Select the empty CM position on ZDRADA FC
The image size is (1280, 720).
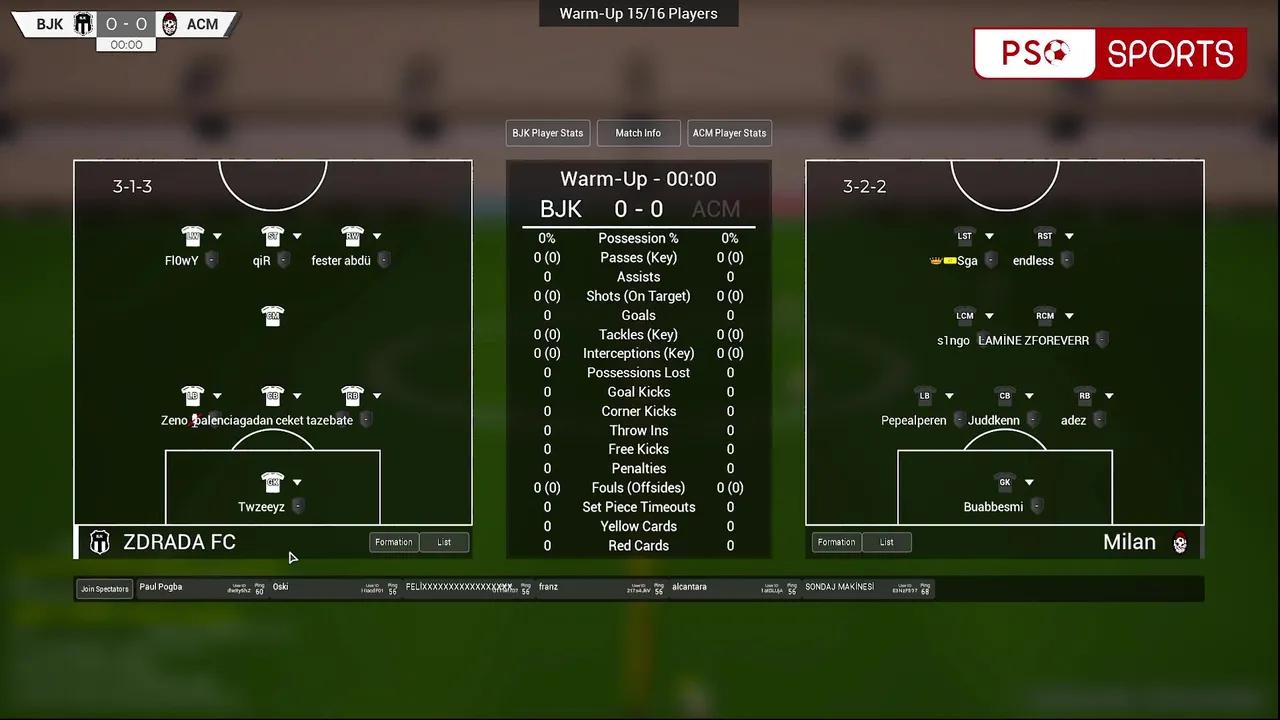[x=272, y=316]
